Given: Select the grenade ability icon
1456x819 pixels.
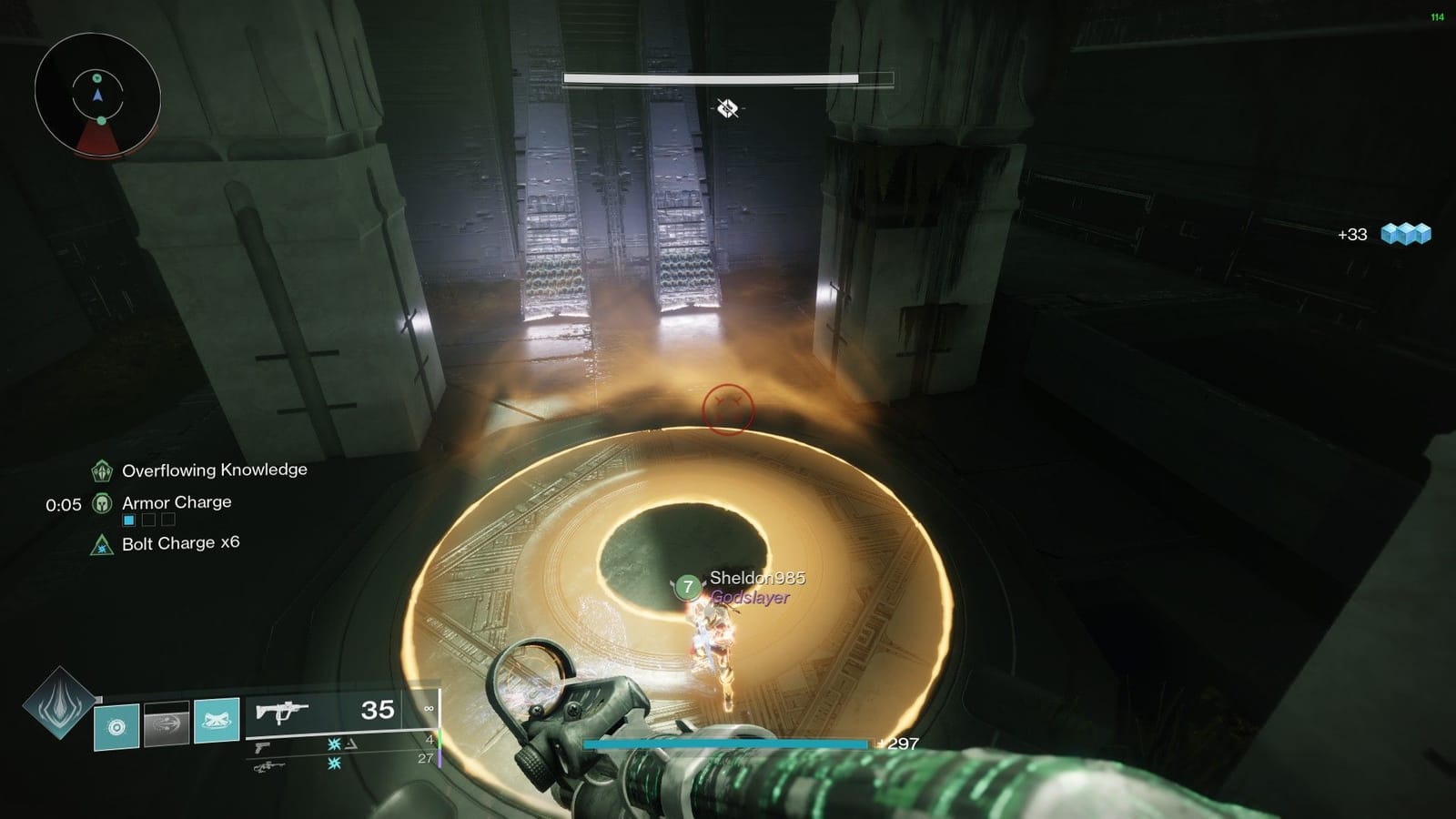Looking at the screenshot, I should [216, 725].
